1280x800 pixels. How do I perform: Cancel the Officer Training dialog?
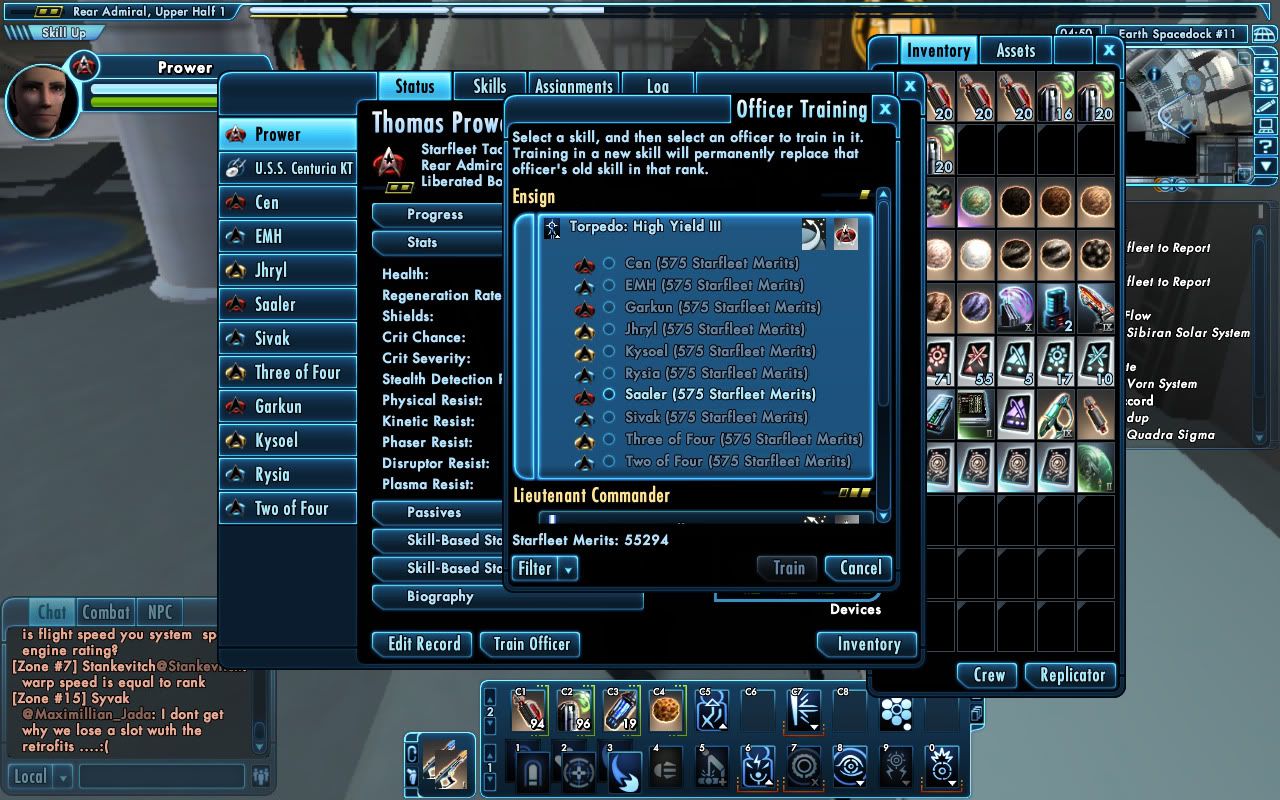[x=859, y=568]
